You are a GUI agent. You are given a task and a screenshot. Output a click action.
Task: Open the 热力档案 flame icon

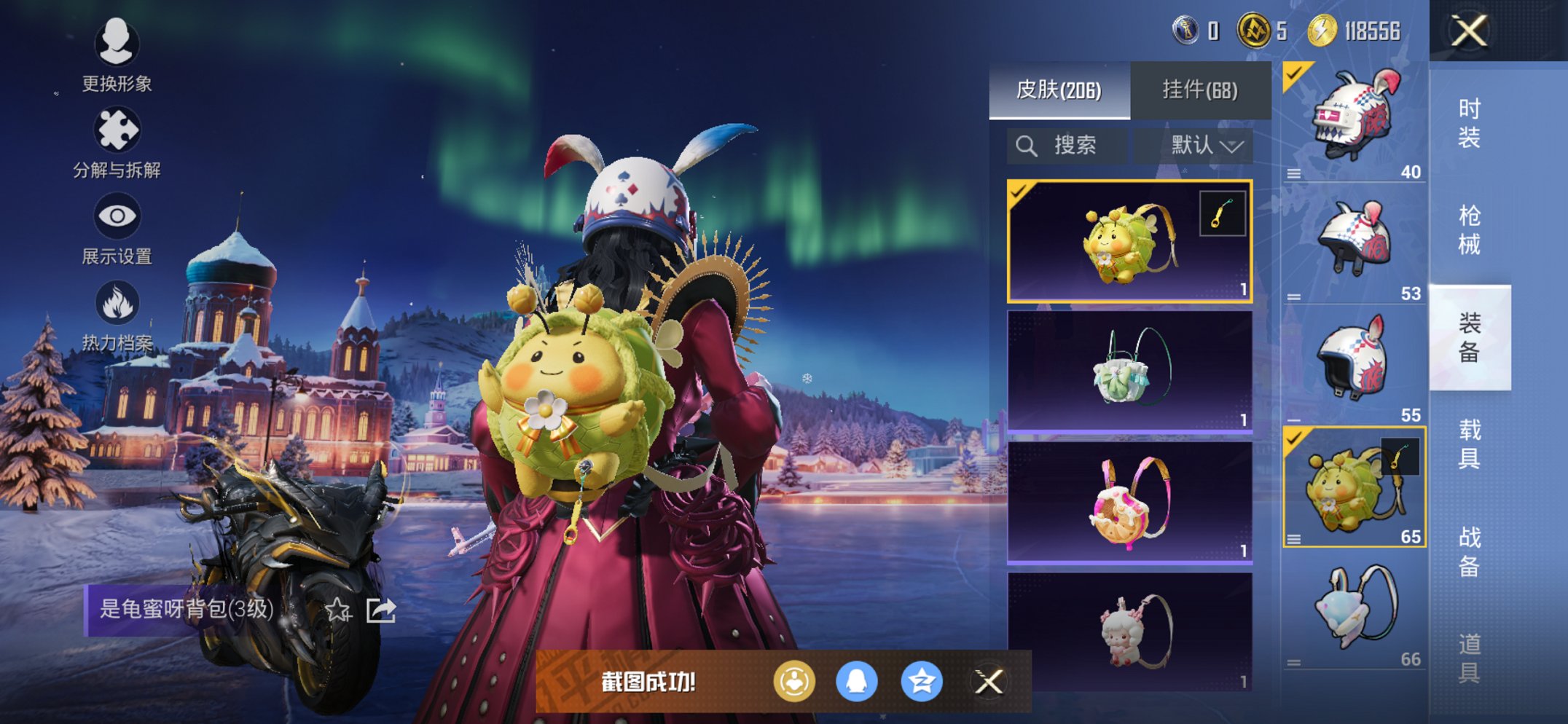click(x=117, y=315)
